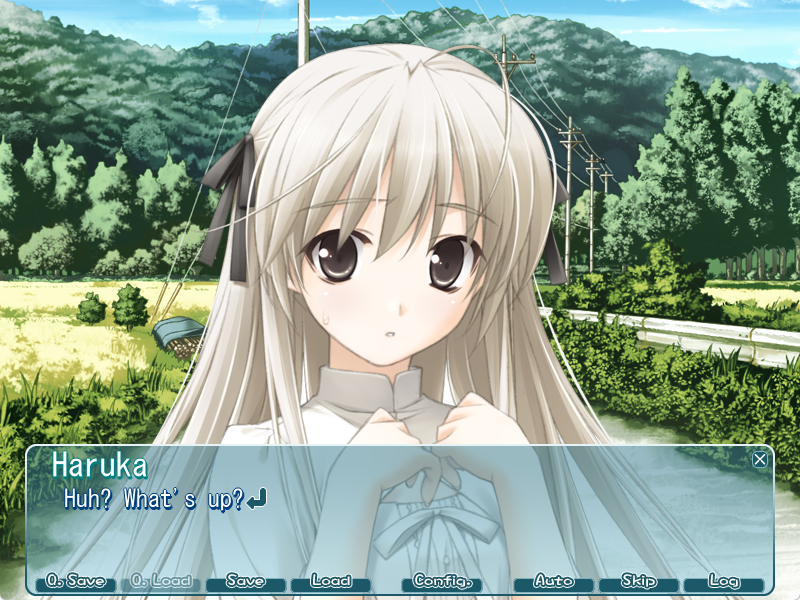Show the dialogue Log
This screenshot has width=800, height=600.
[x=723, y=581]
